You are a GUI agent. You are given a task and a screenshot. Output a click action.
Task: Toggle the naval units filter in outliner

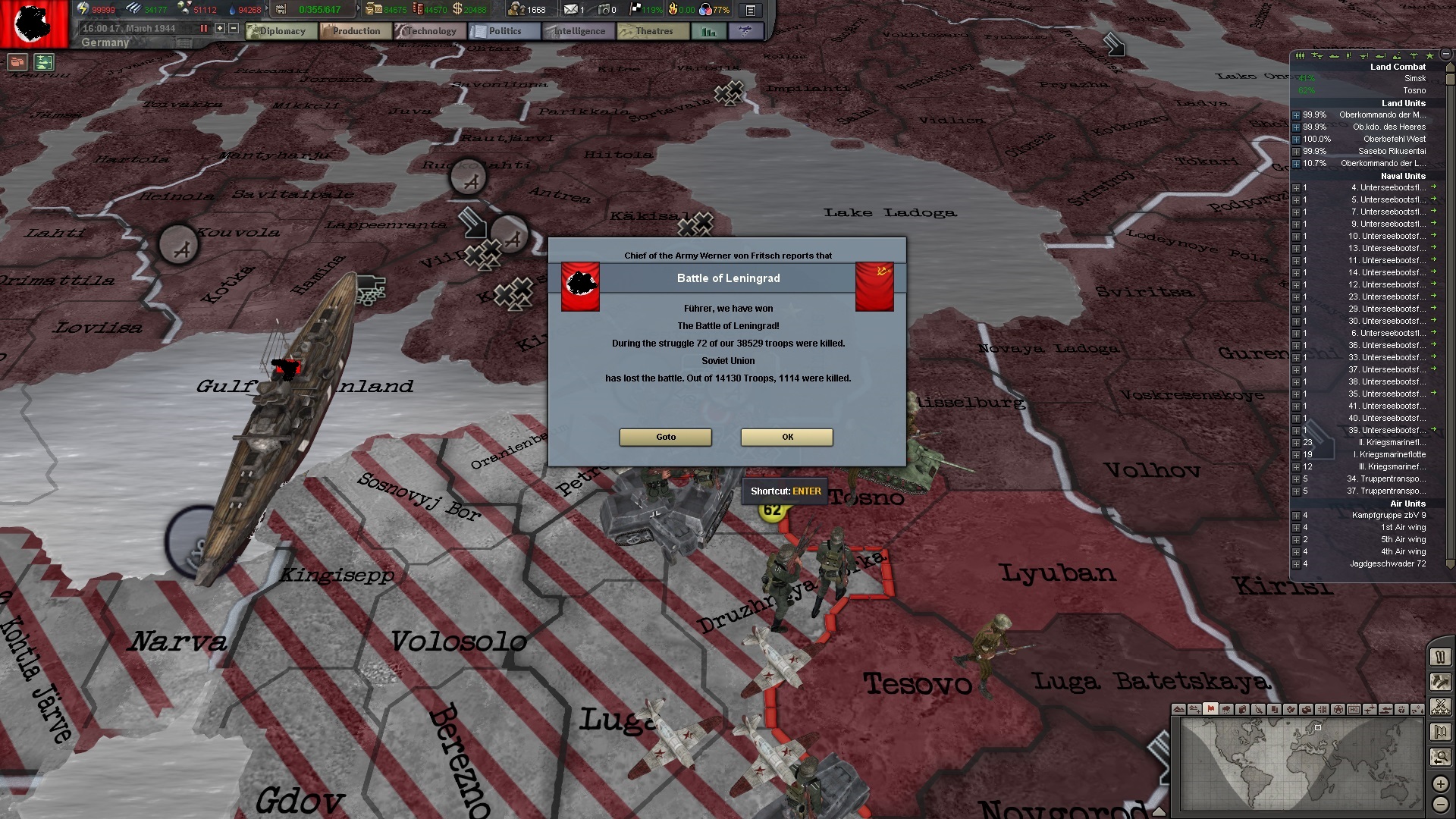1333,56
